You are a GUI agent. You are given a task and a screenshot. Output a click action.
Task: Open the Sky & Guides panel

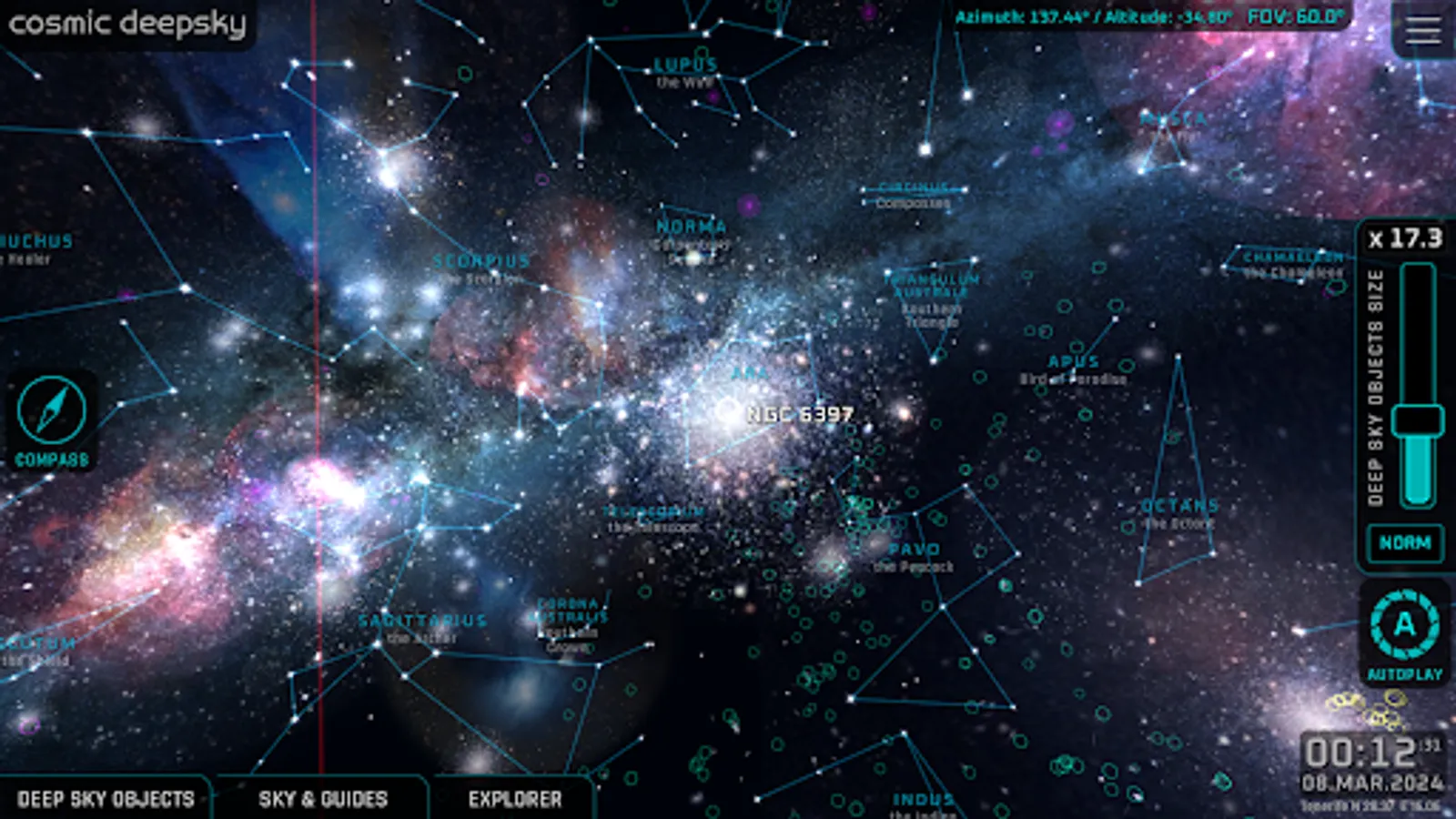323,799
